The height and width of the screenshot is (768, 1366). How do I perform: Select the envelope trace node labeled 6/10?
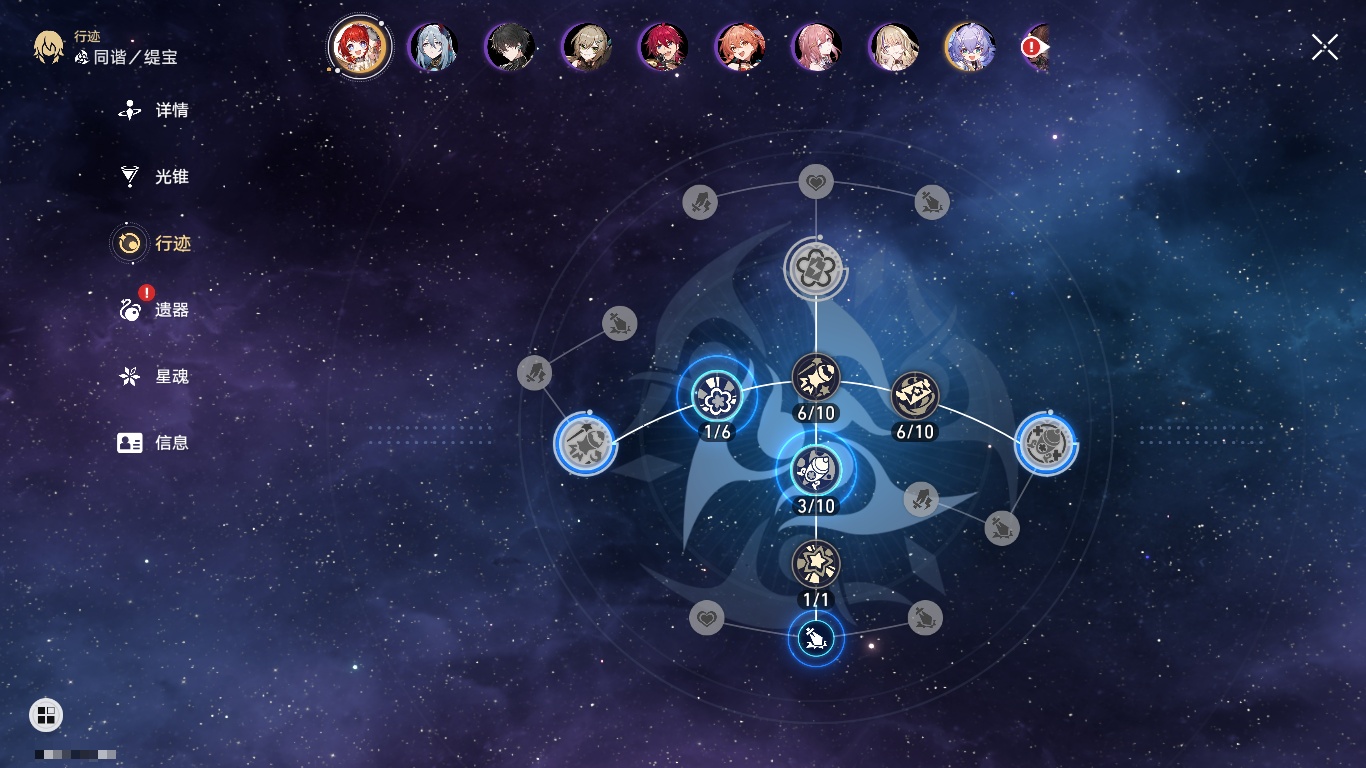coord(914,396)
